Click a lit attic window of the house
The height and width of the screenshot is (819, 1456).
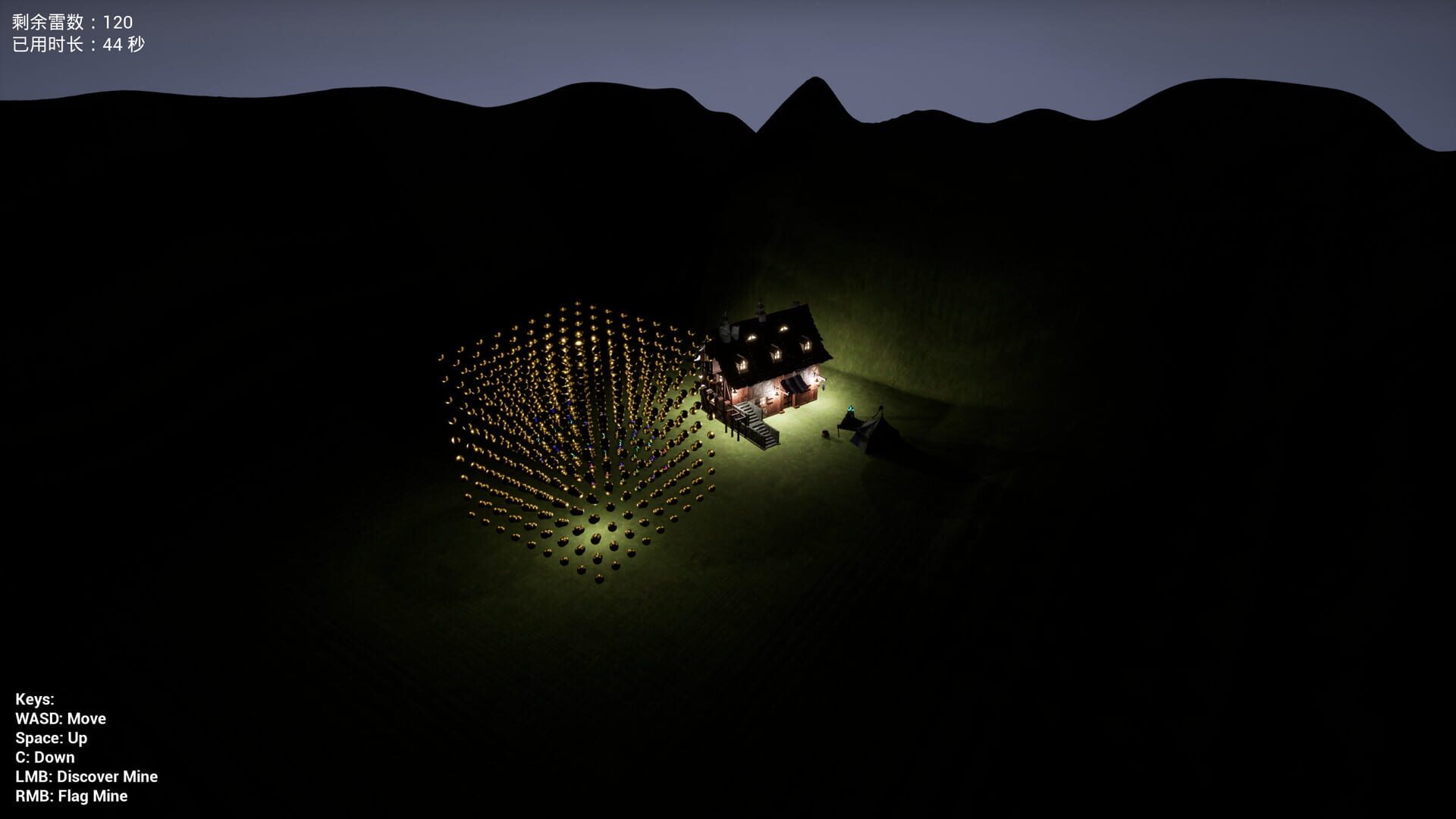(785, 328)
